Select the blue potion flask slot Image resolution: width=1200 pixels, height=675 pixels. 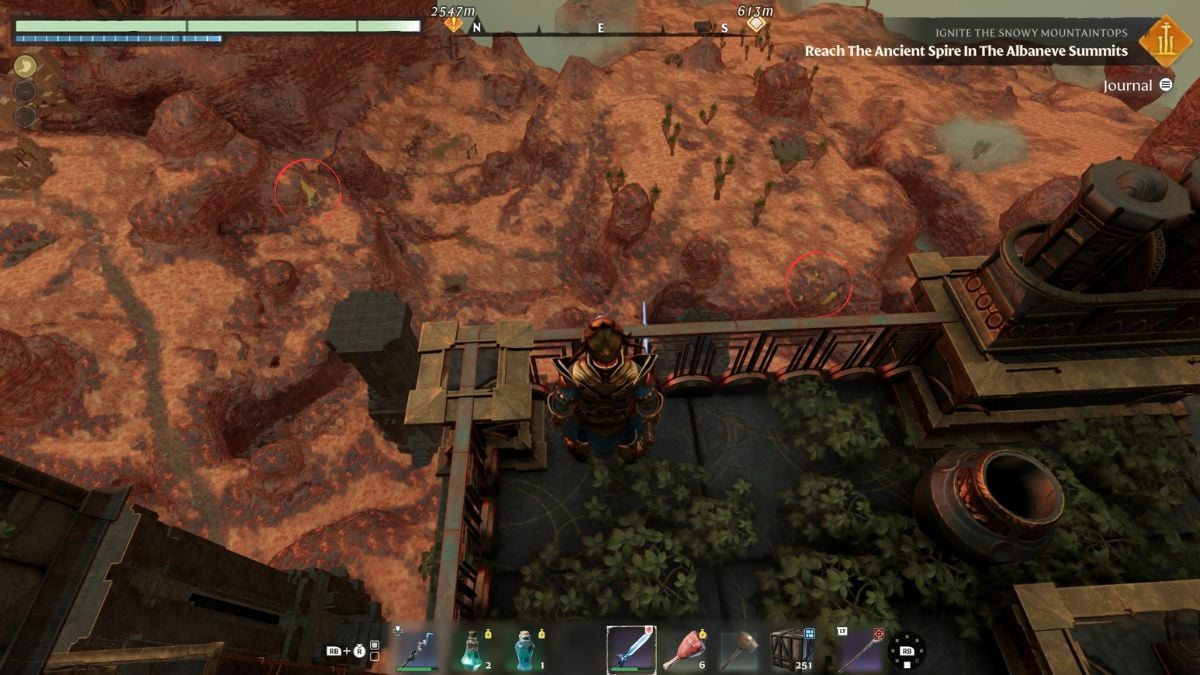[525, 649]
